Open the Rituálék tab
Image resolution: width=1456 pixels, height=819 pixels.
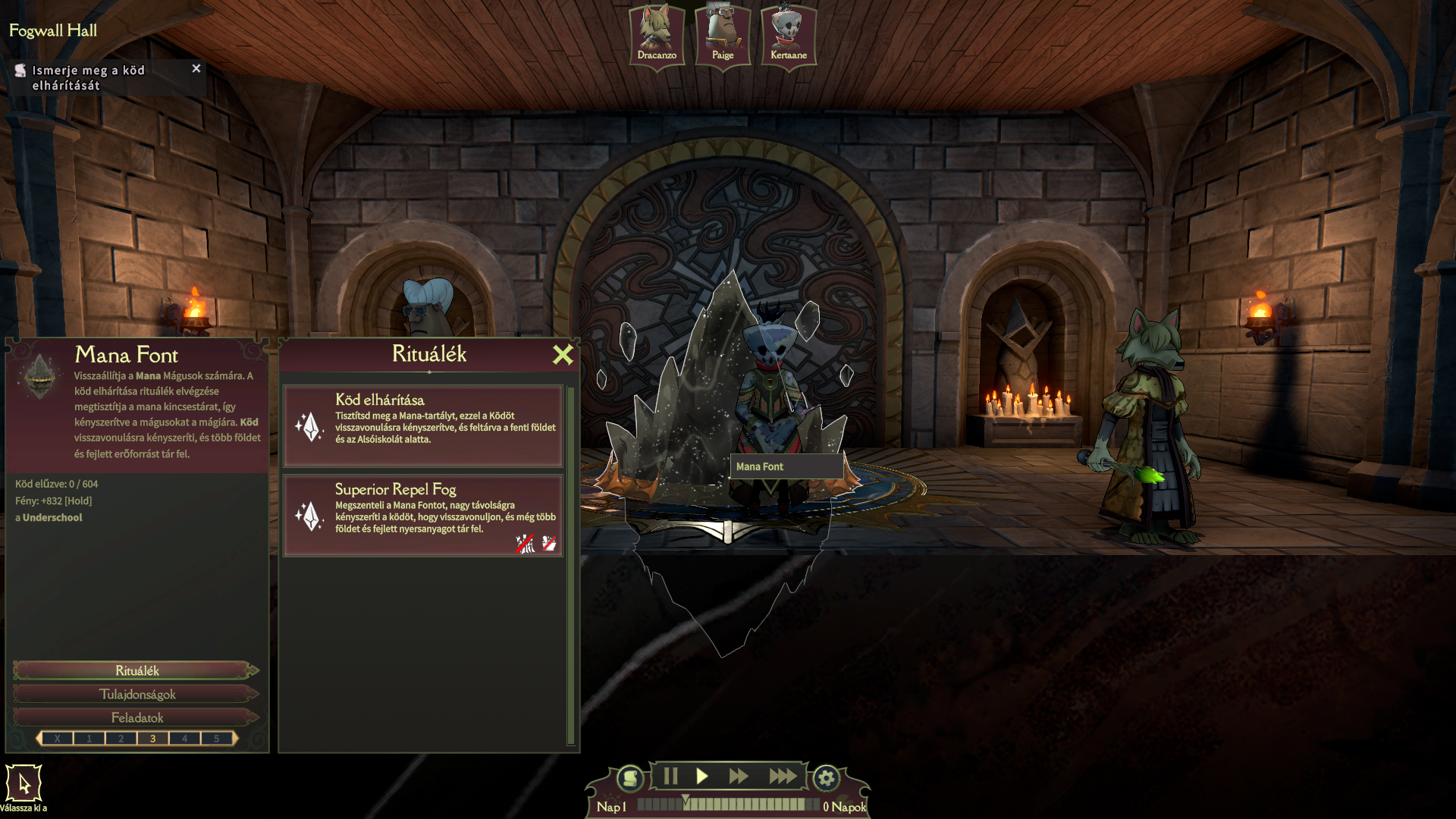point(136,670)
